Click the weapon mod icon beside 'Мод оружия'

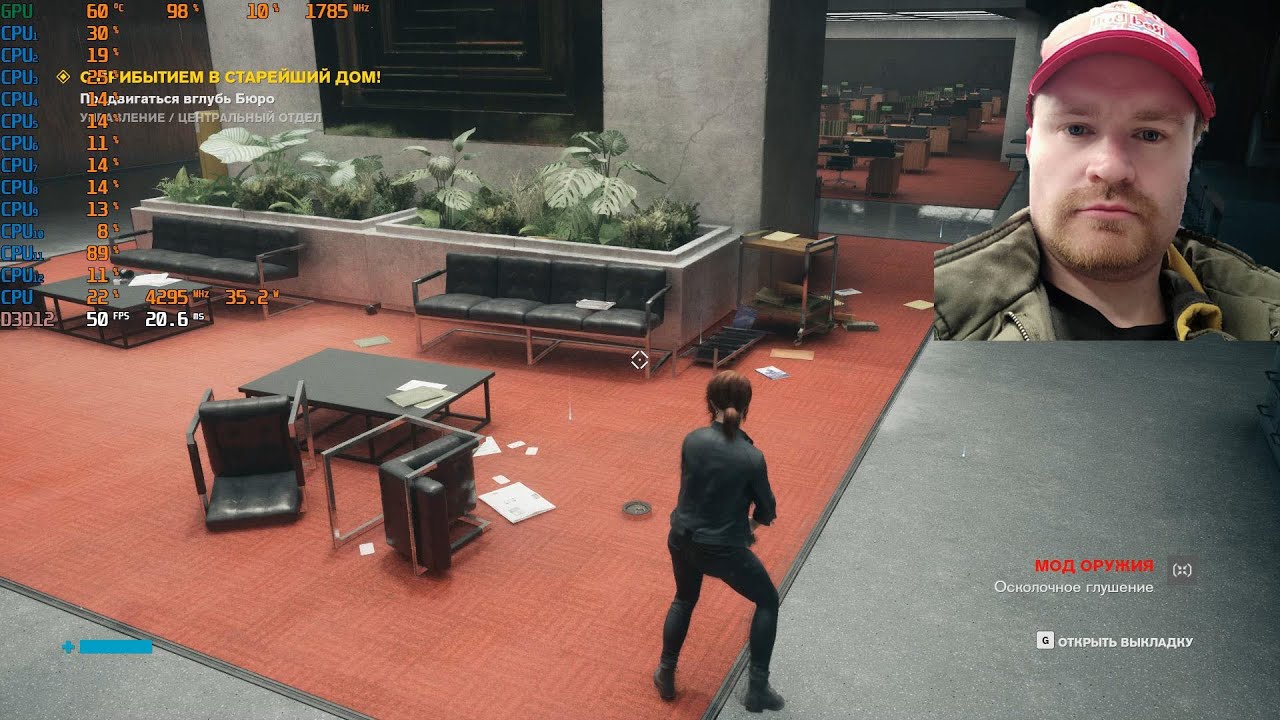tap(1182, 569)
